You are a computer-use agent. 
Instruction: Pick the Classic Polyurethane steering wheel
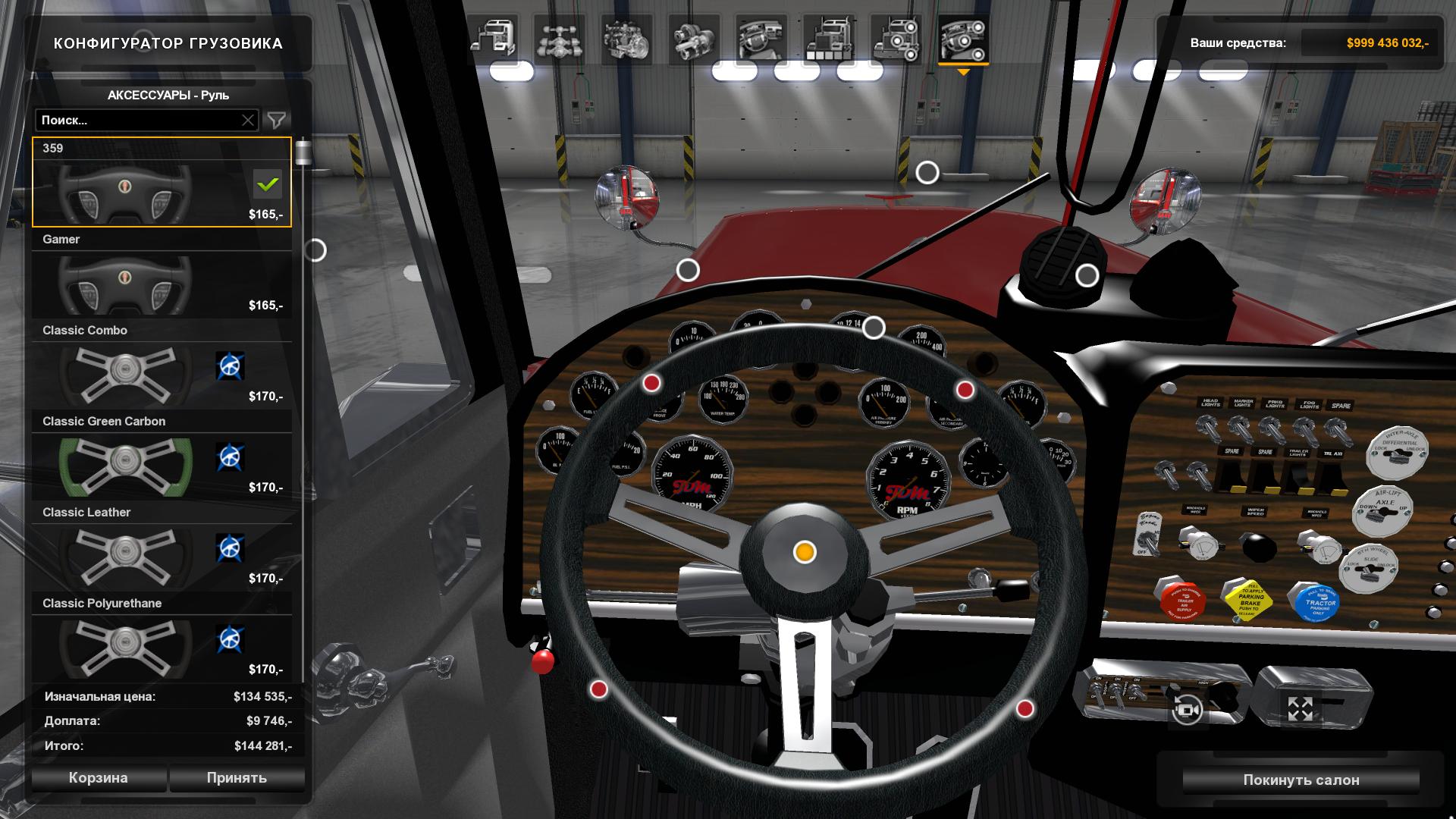click(x=162, y=637)
